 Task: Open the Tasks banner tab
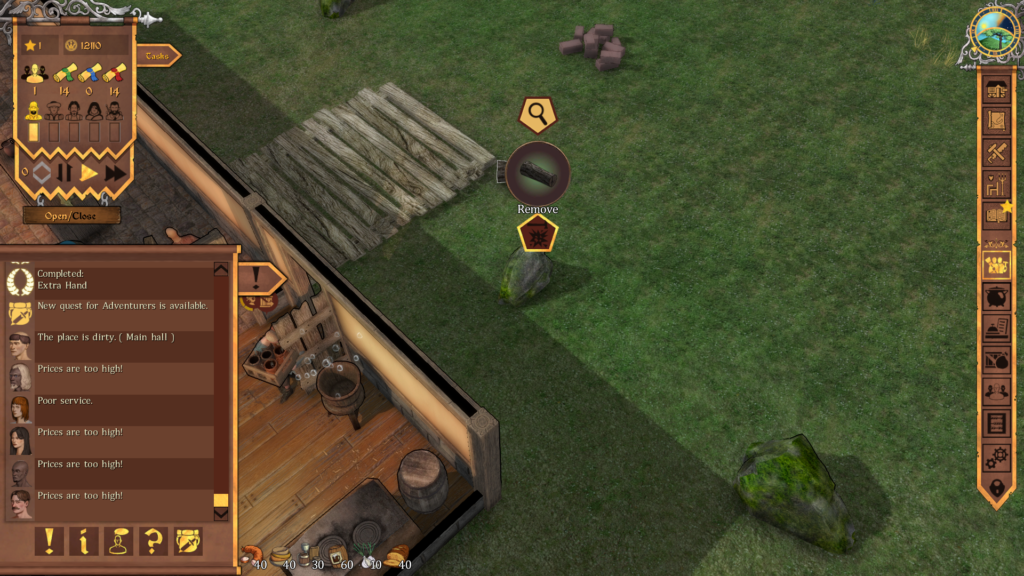(x=158, y=56)
